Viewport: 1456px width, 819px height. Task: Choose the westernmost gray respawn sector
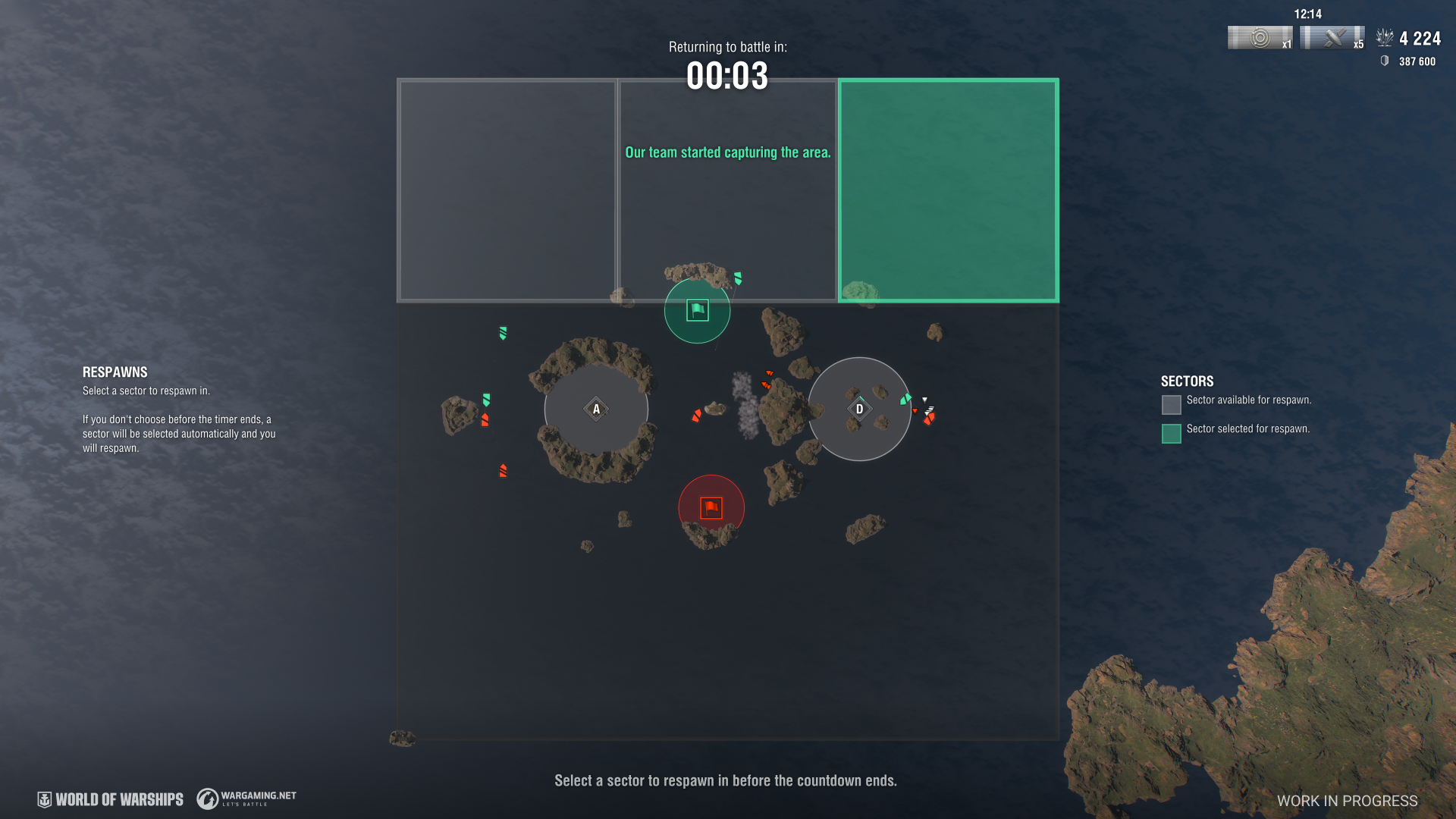tap(507, 190)
